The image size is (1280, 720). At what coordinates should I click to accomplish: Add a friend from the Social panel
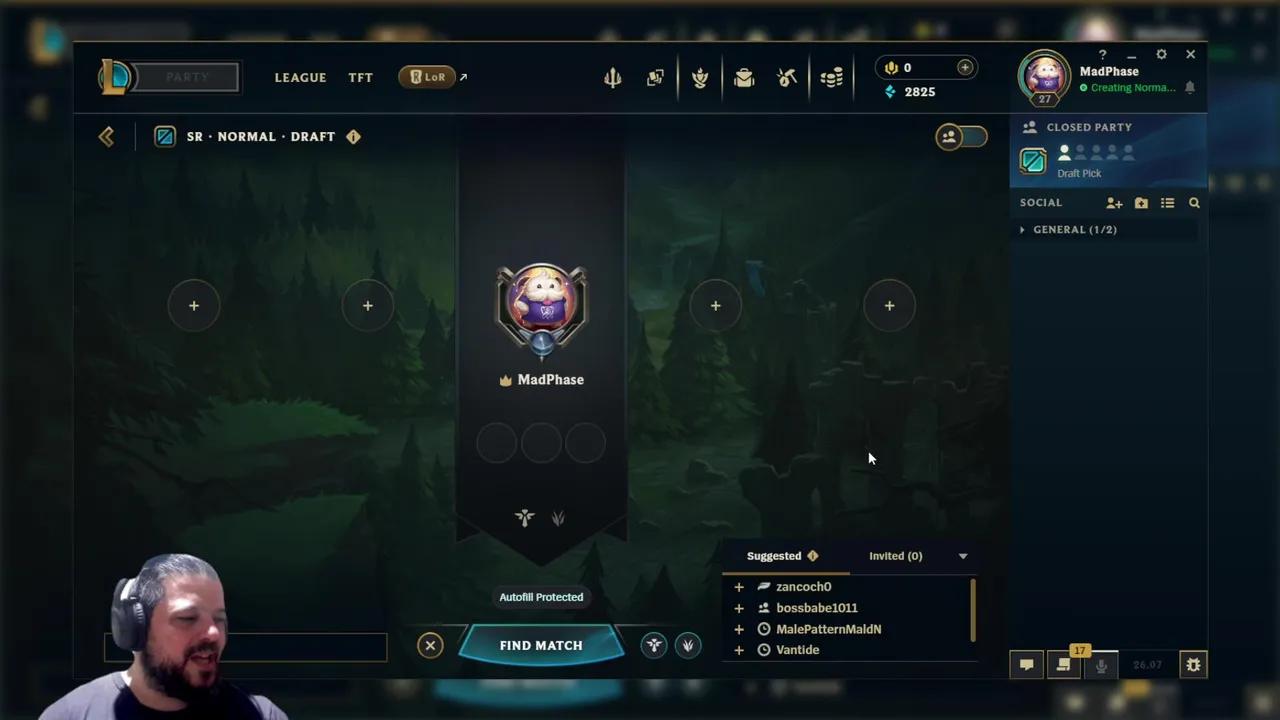pyautogui.click(x=1114, y=202)
